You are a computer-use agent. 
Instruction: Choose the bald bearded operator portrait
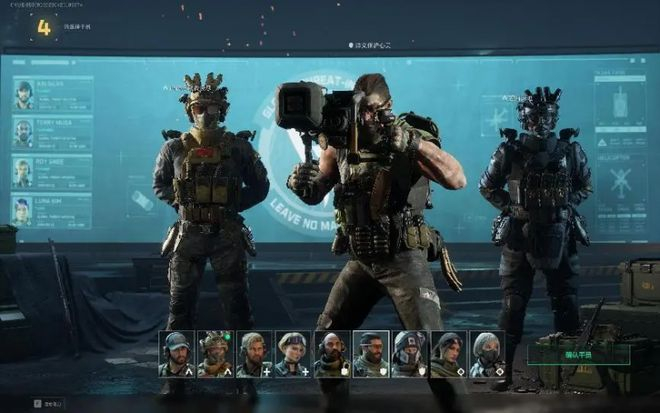(x=331, y=353)
